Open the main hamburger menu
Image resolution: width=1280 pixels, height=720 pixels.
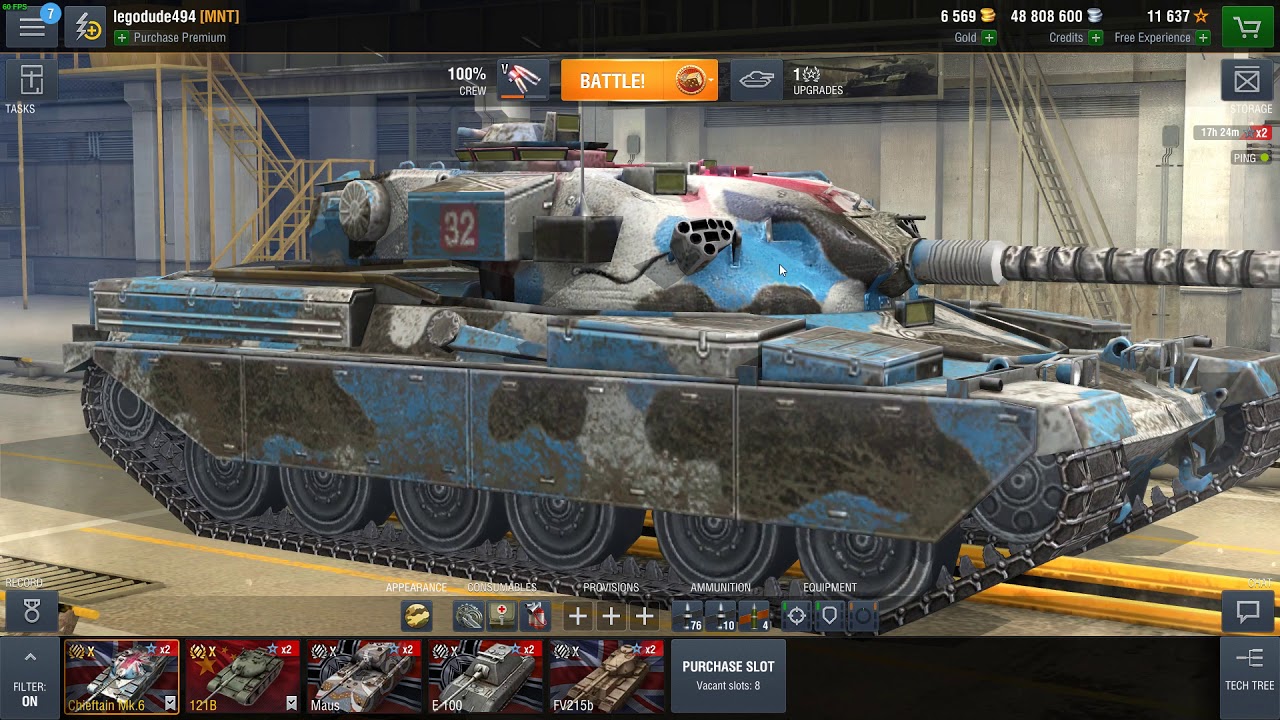32,26
